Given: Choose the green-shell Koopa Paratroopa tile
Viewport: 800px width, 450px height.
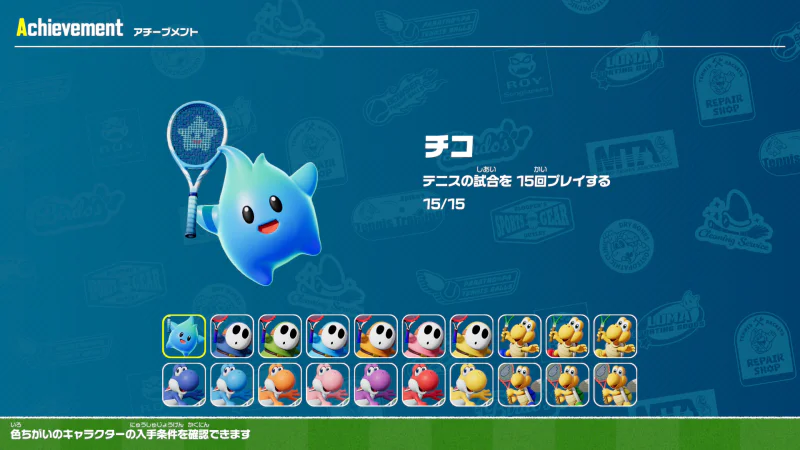Looking at the screenshot, I should click(568, 384).
